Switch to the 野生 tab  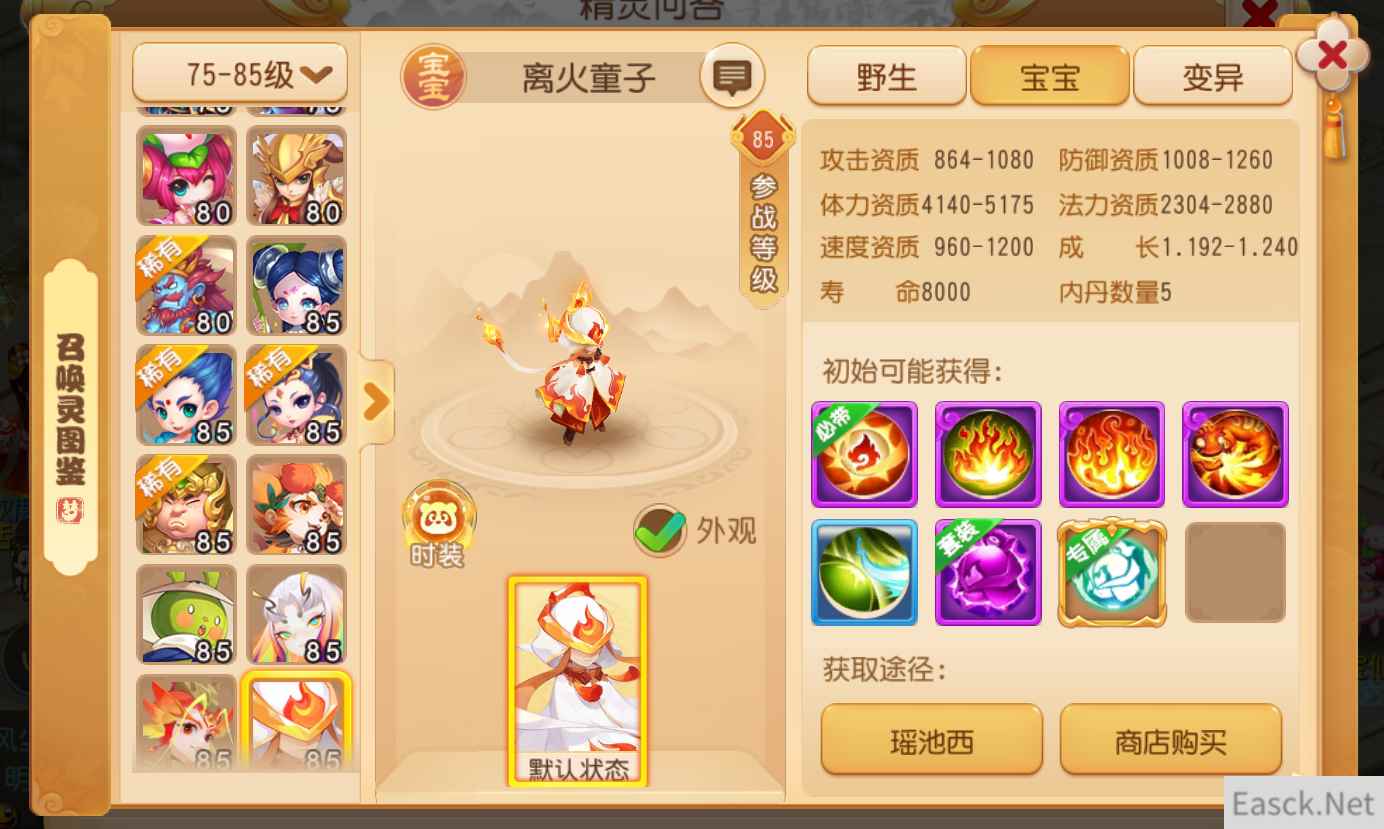click(x=886, y=76)
